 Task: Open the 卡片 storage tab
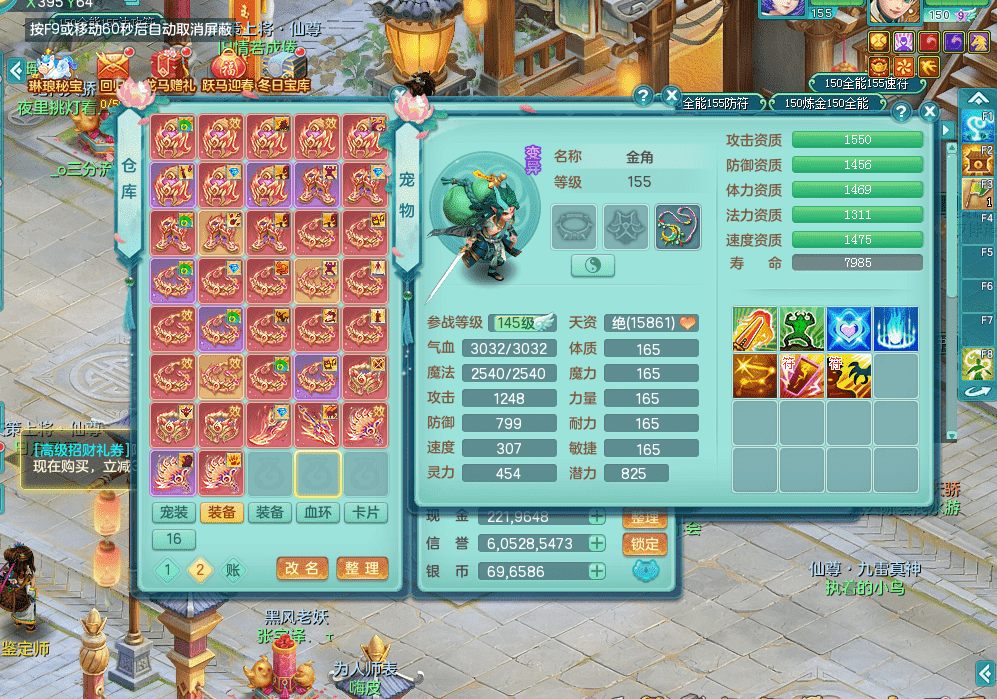click(x=366, y=513)
